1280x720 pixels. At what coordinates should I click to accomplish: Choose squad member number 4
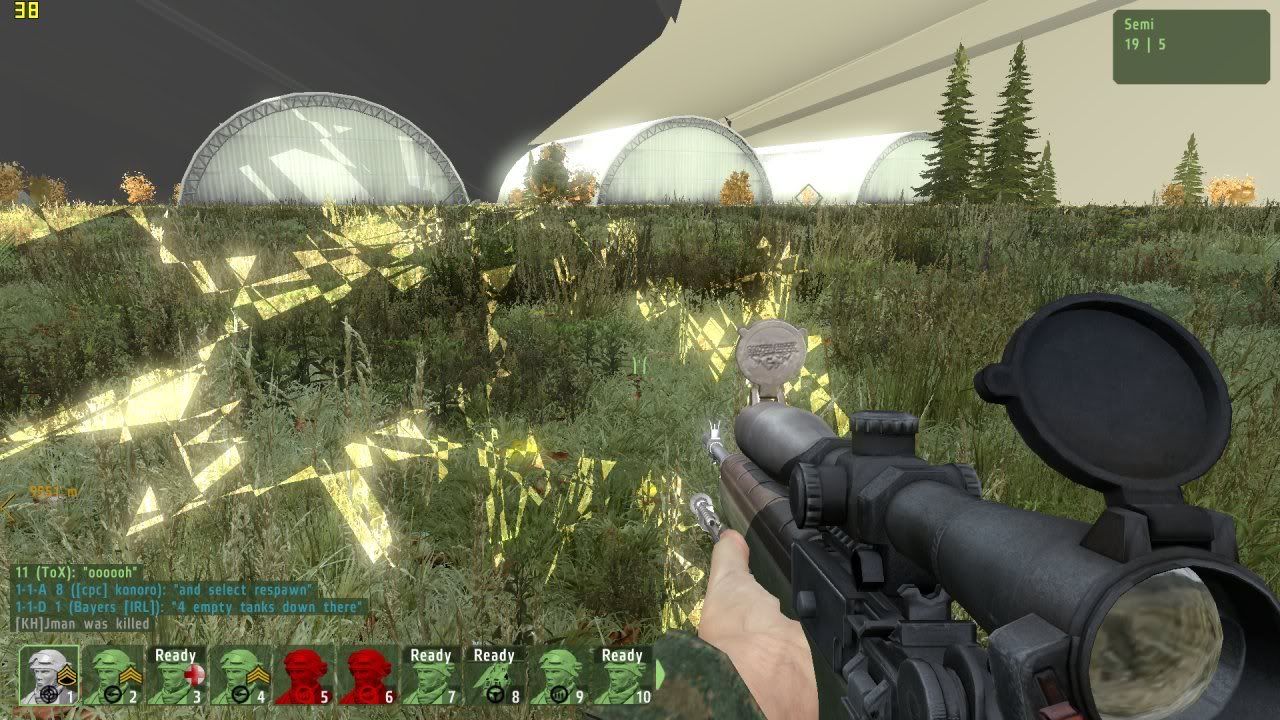(x=239, y=676)
